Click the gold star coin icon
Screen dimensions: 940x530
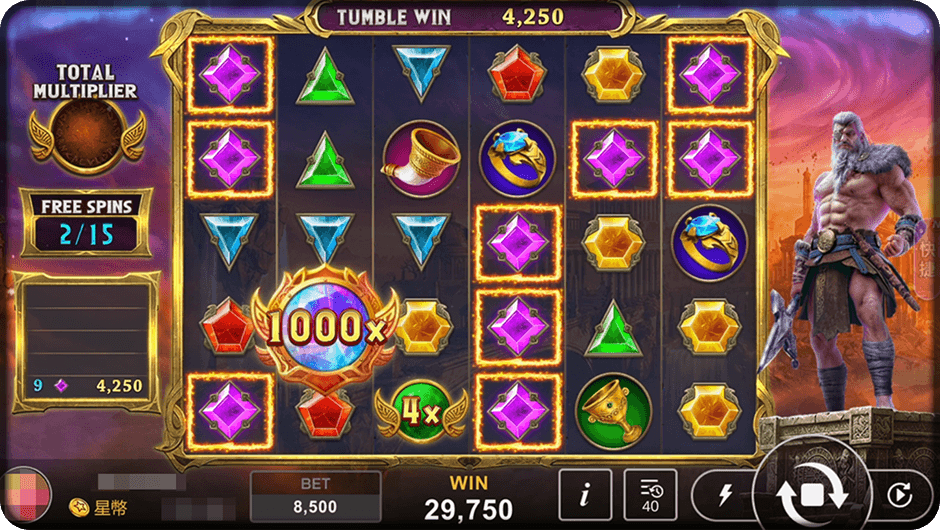[77, 508]
